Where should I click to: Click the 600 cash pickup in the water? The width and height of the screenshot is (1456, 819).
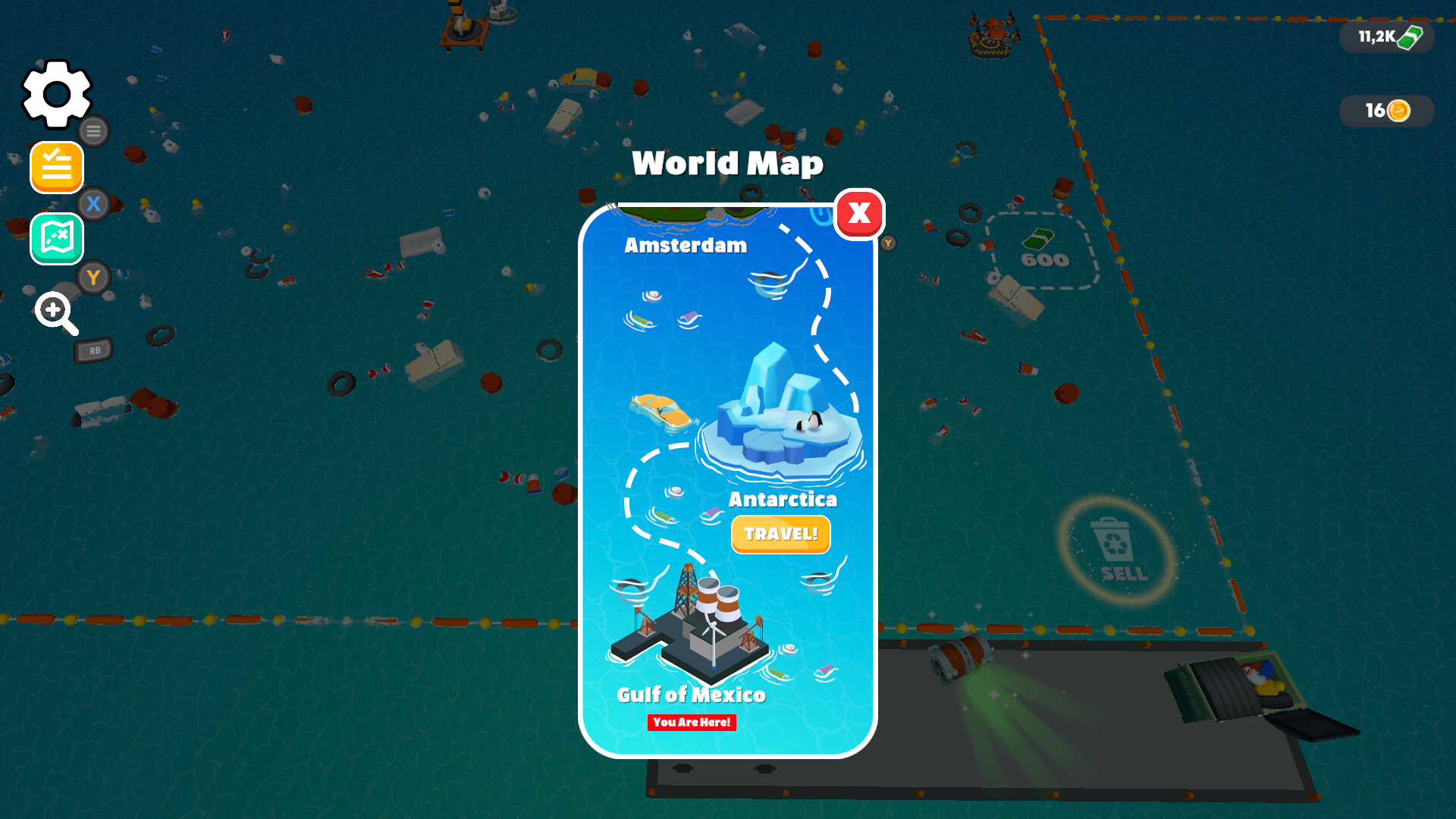1043,254
